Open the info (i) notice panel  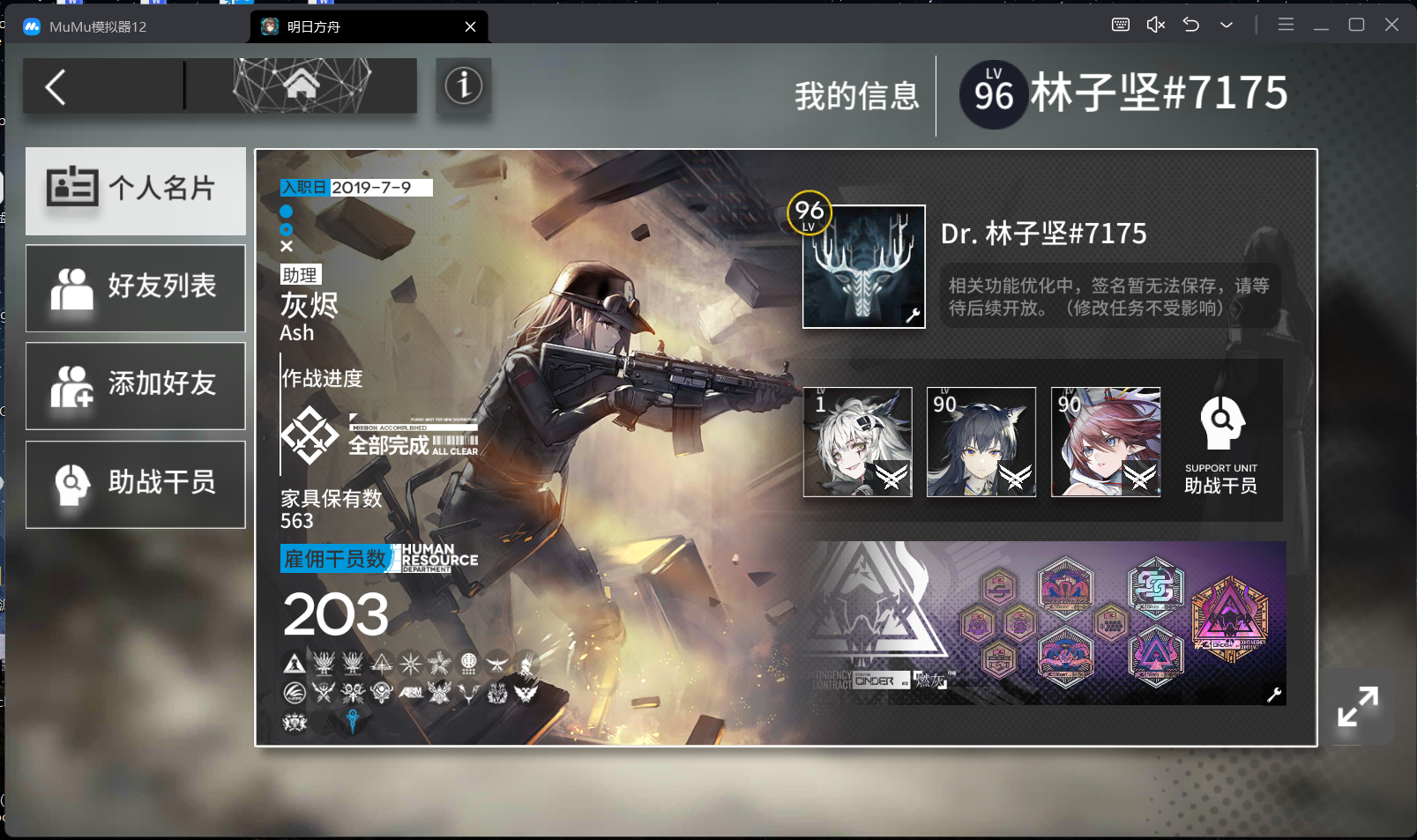(463, 85)
